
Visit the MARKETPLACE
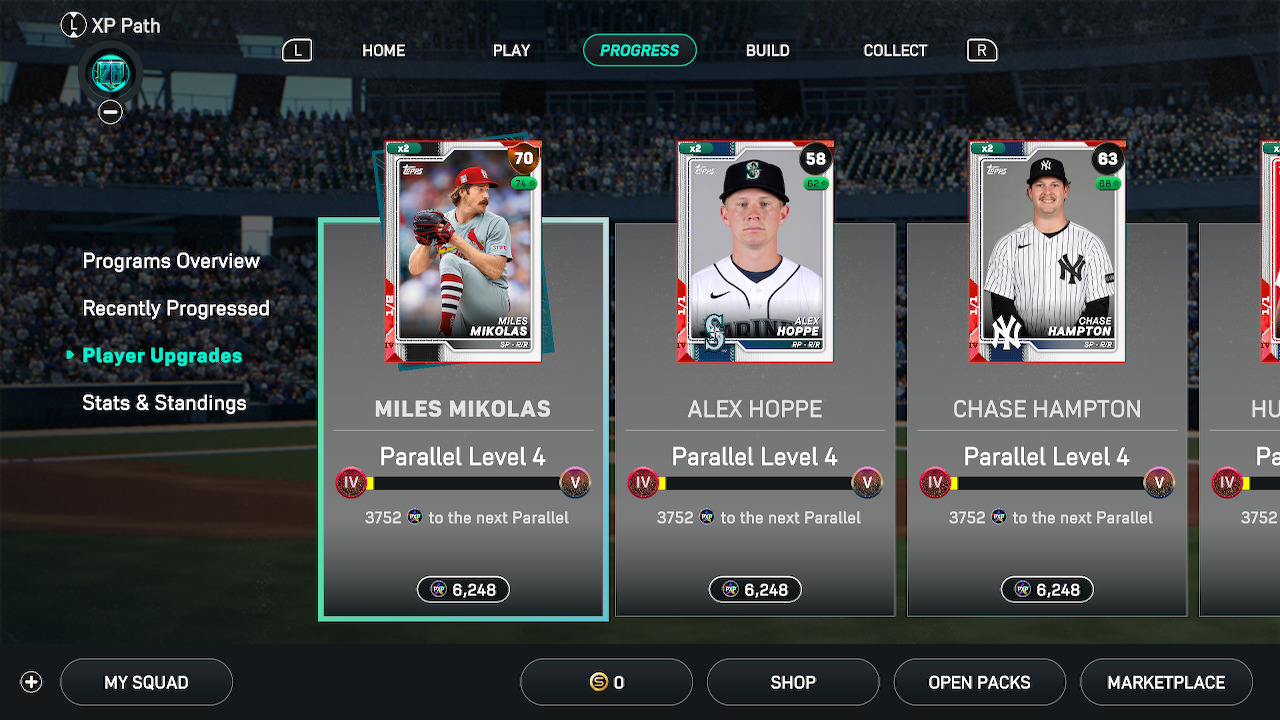(x=1166, y=683)
